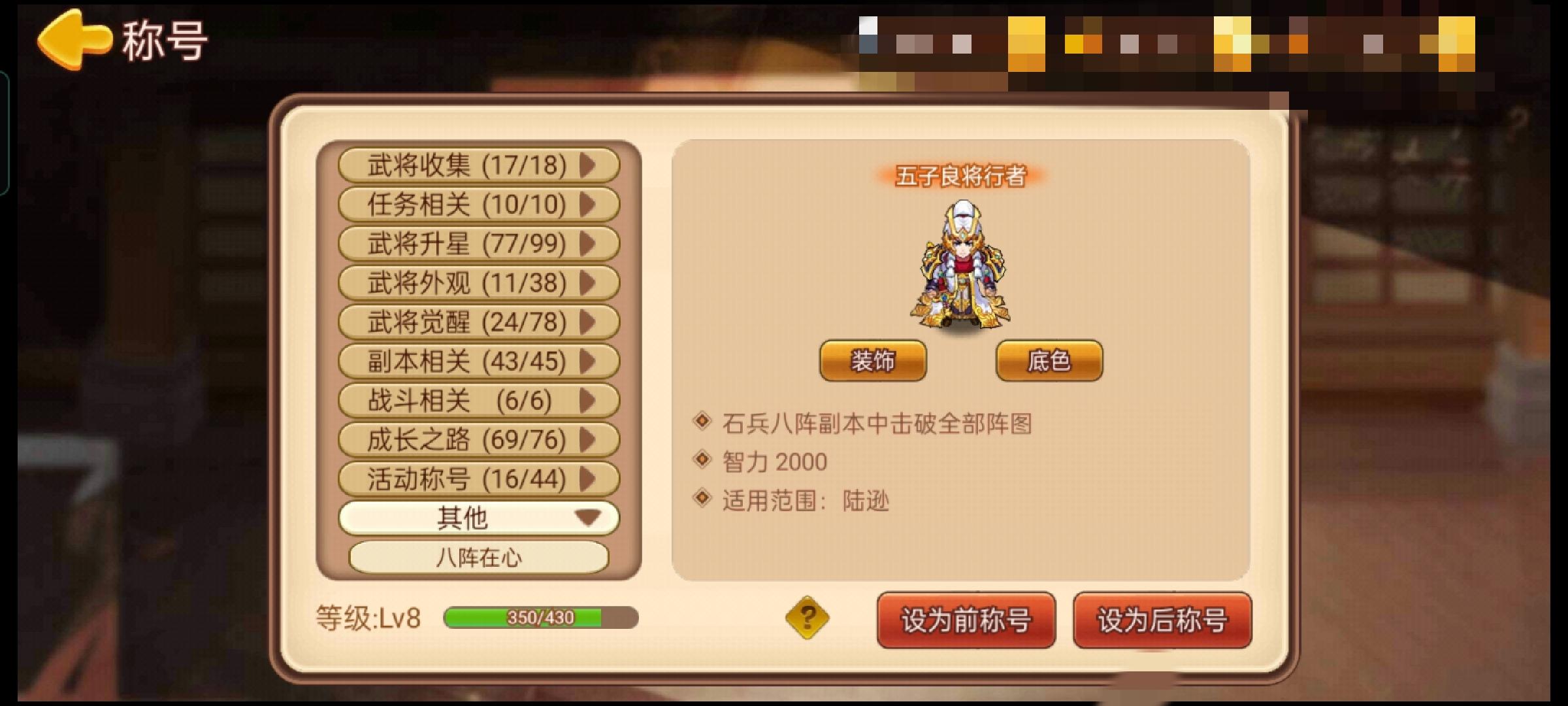Click the back arrow next to 称号
This screenshot has height=706, width=1568.
point(74,41)
